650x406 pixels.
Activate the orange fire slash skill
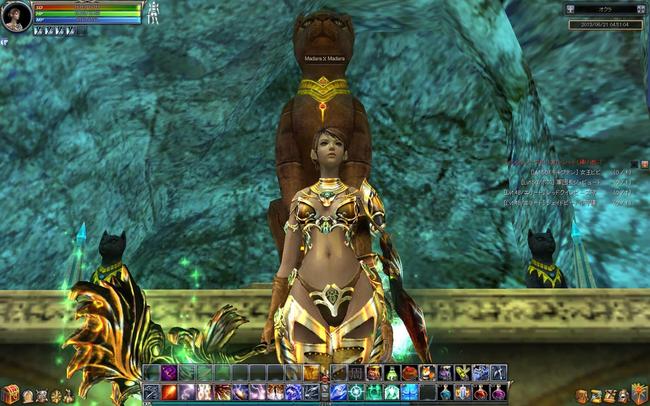click(169, 392)
